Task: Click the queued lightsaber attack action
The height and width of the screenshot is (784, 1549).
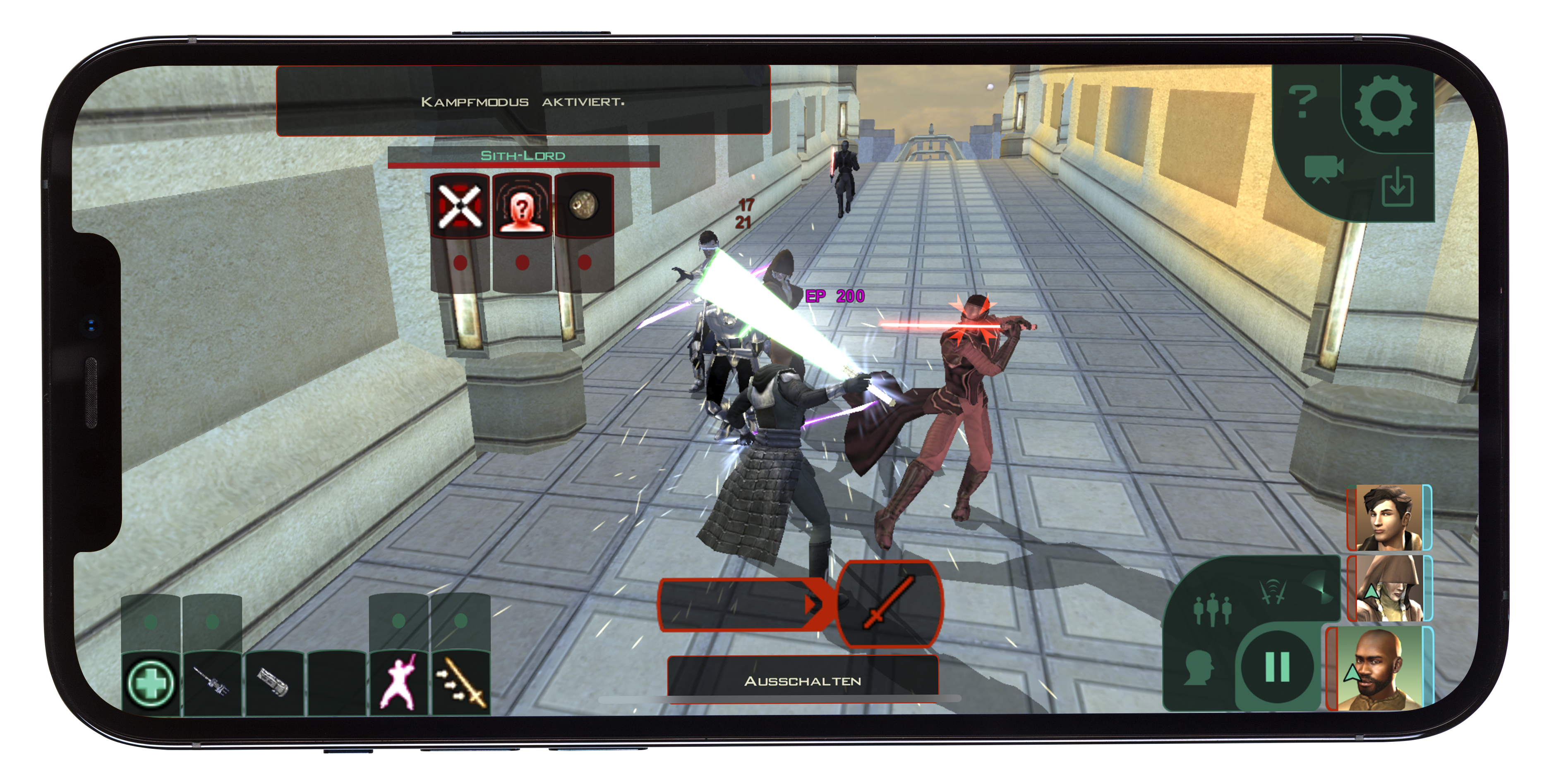Action: point(890,603)
